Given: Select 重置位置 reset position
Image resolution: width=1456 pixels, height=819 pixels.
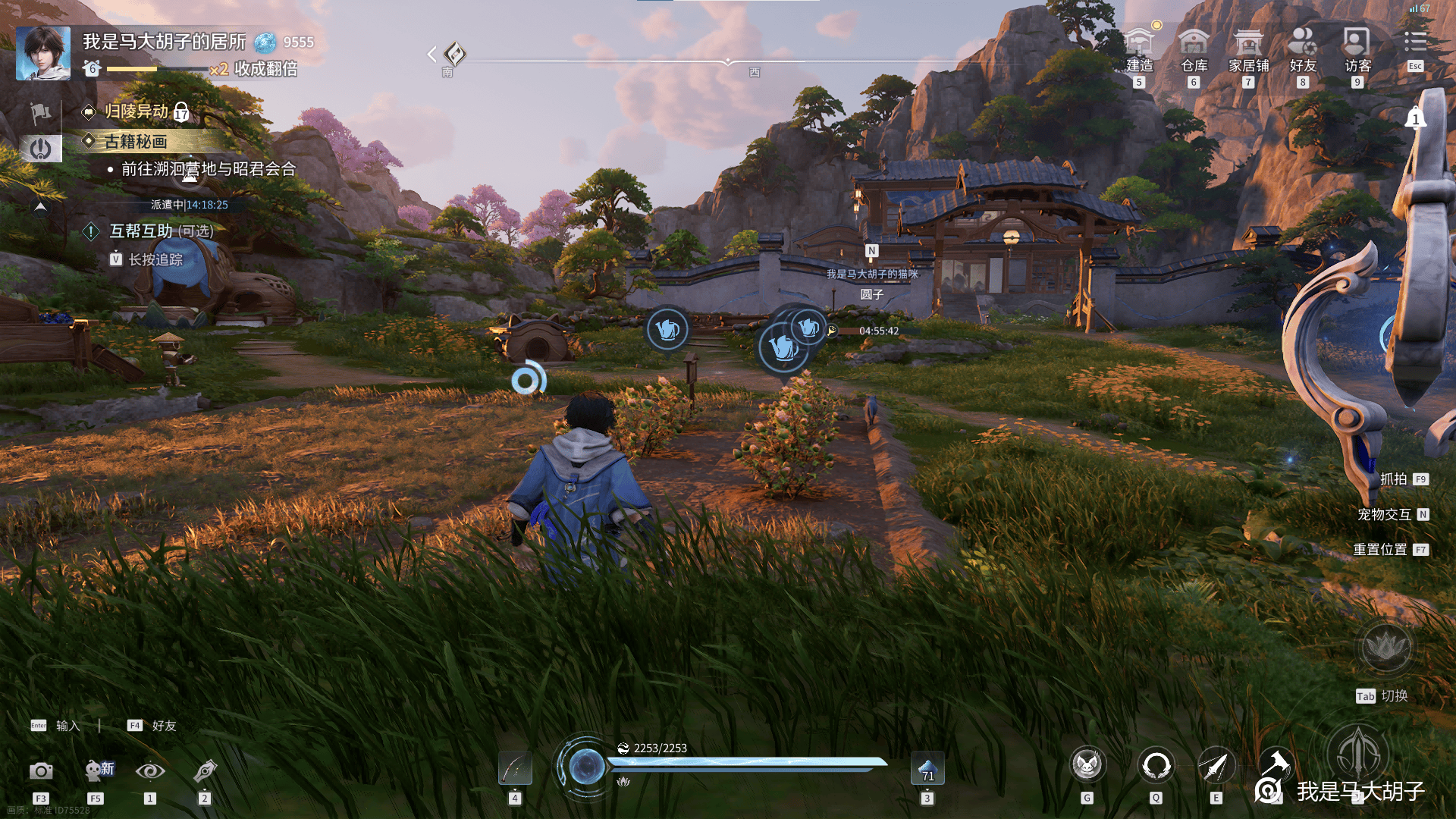Looking at the screenshot, I should click(x=1381, y=550).
